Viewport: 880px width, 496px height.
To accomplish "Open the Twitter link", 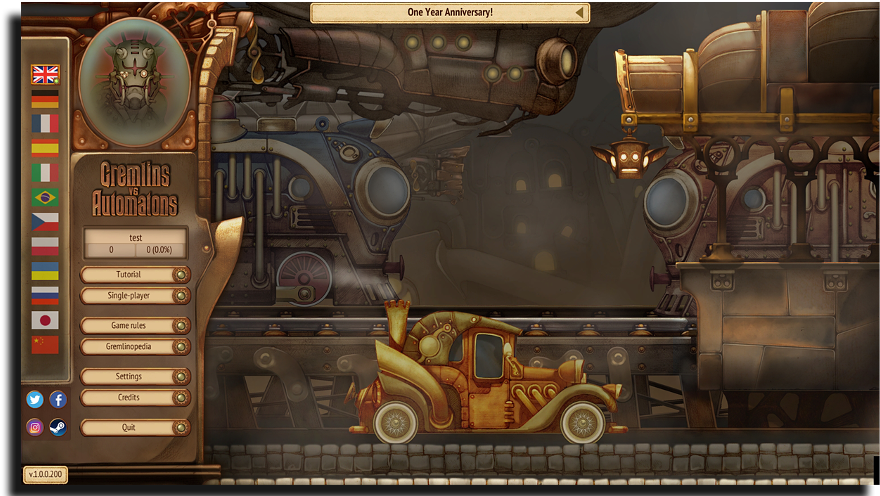I will (35, 399).
